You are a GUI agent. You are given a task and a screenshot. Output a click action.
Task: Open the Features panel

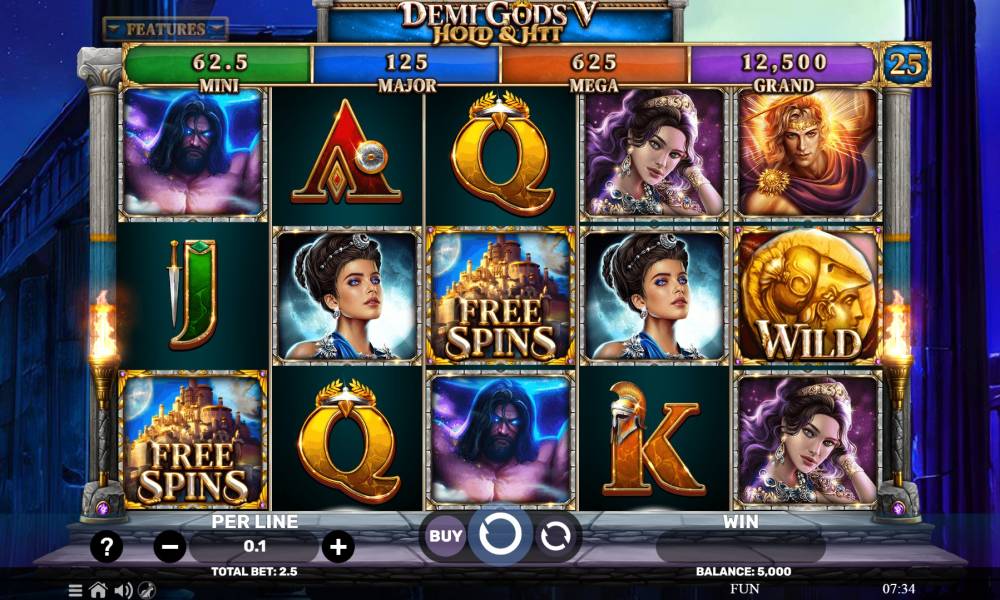tap(165, 29)
